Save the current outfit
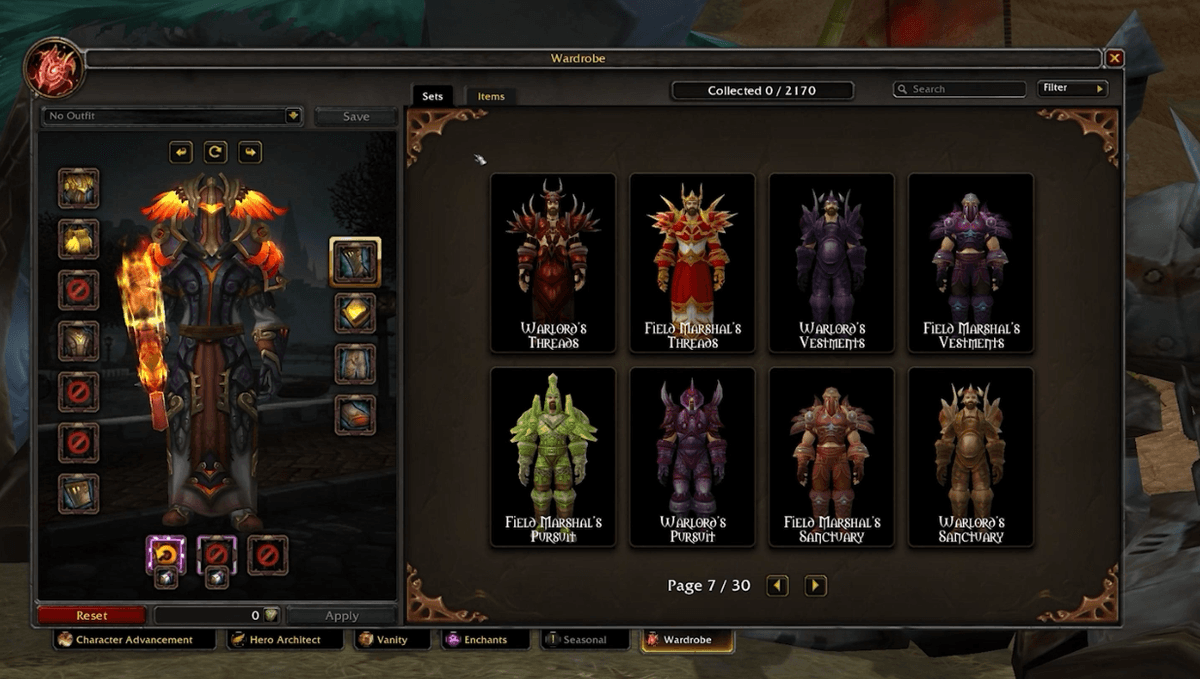The width and height of the screenshot is (1200, 679). coord(355,116)
